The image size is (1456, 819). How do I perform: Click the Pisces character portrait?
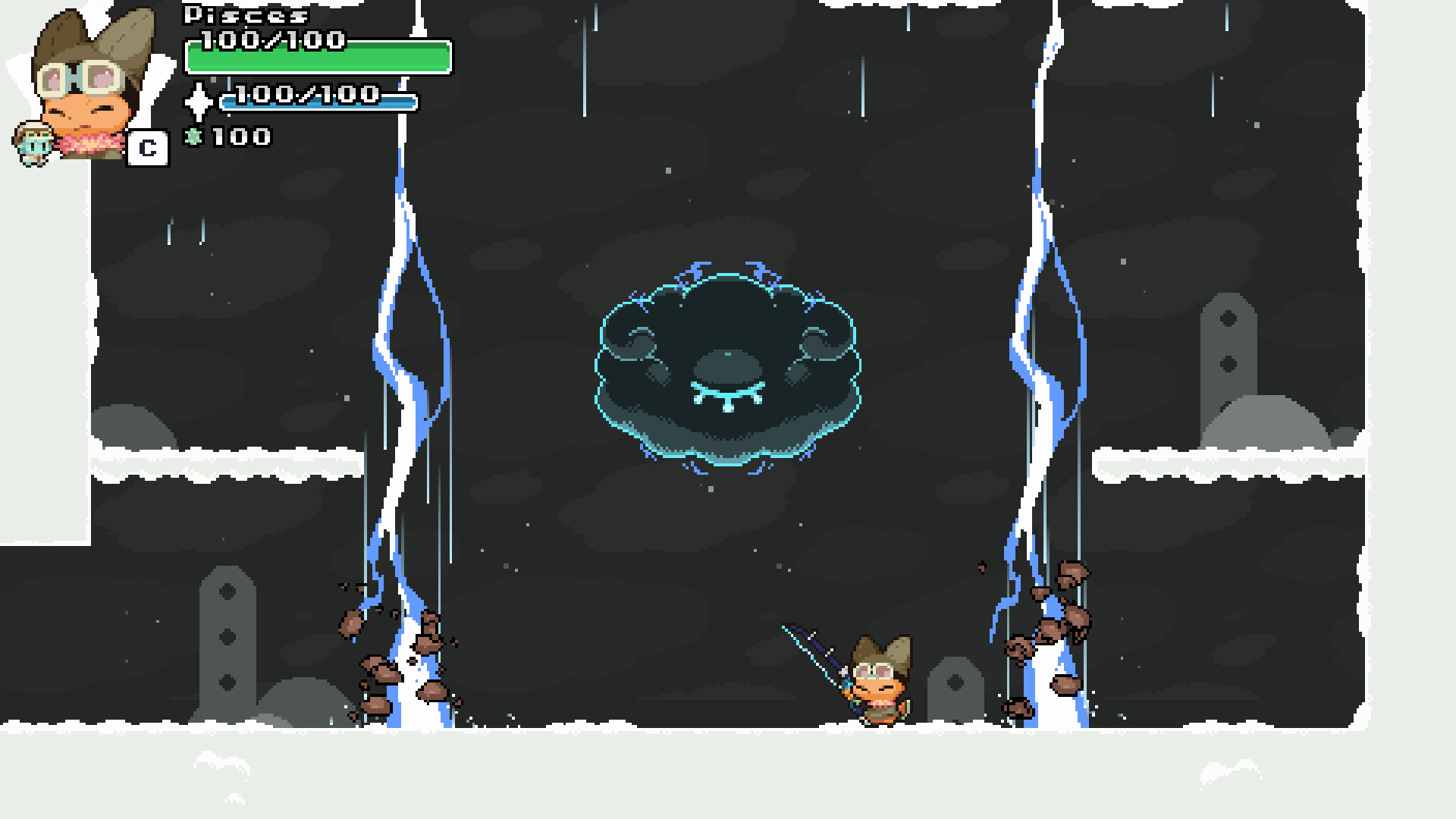83,83
